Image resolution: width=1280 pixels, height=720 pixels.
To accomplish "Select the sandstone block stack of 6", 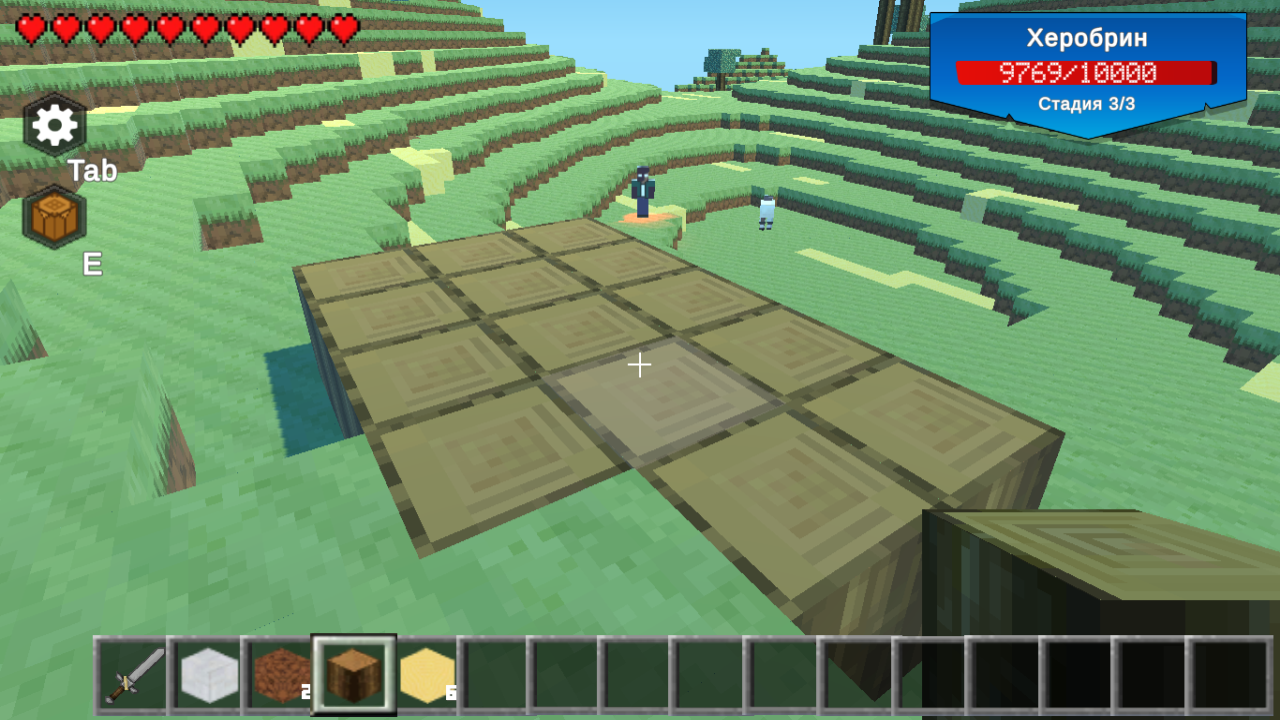I will [427, 674].
